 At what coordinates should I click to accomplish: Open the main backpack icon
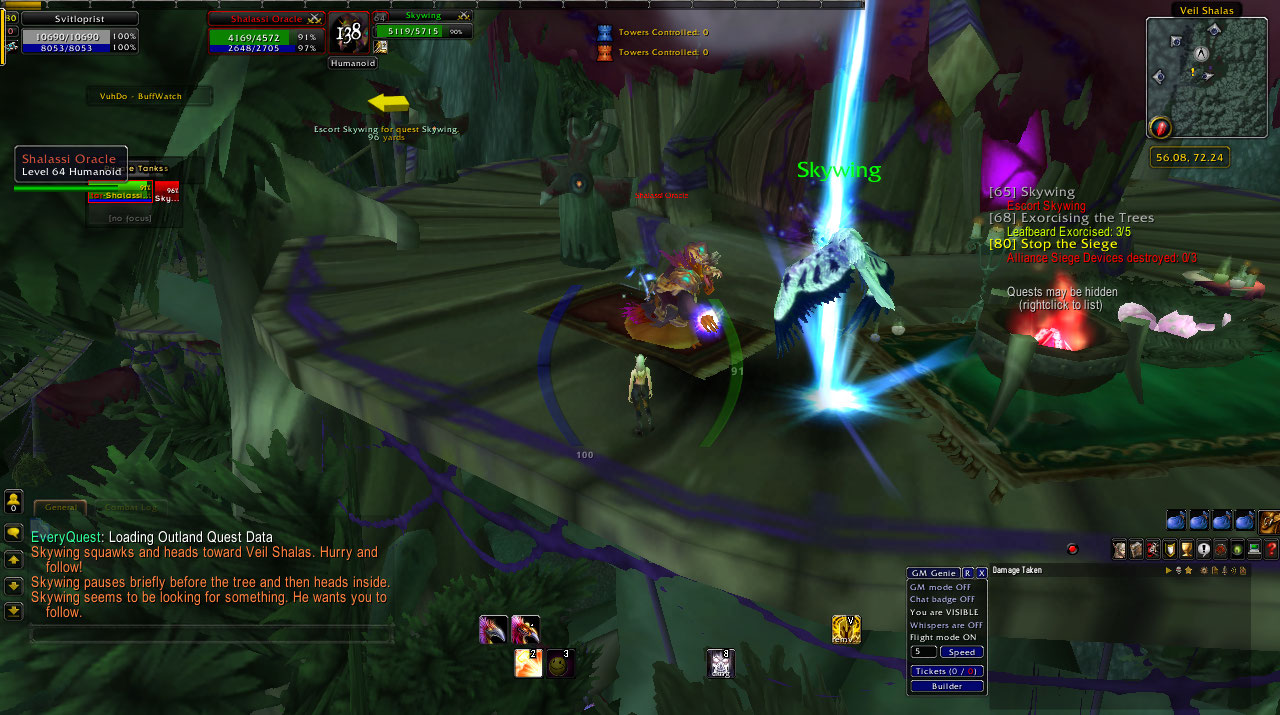1269,520
